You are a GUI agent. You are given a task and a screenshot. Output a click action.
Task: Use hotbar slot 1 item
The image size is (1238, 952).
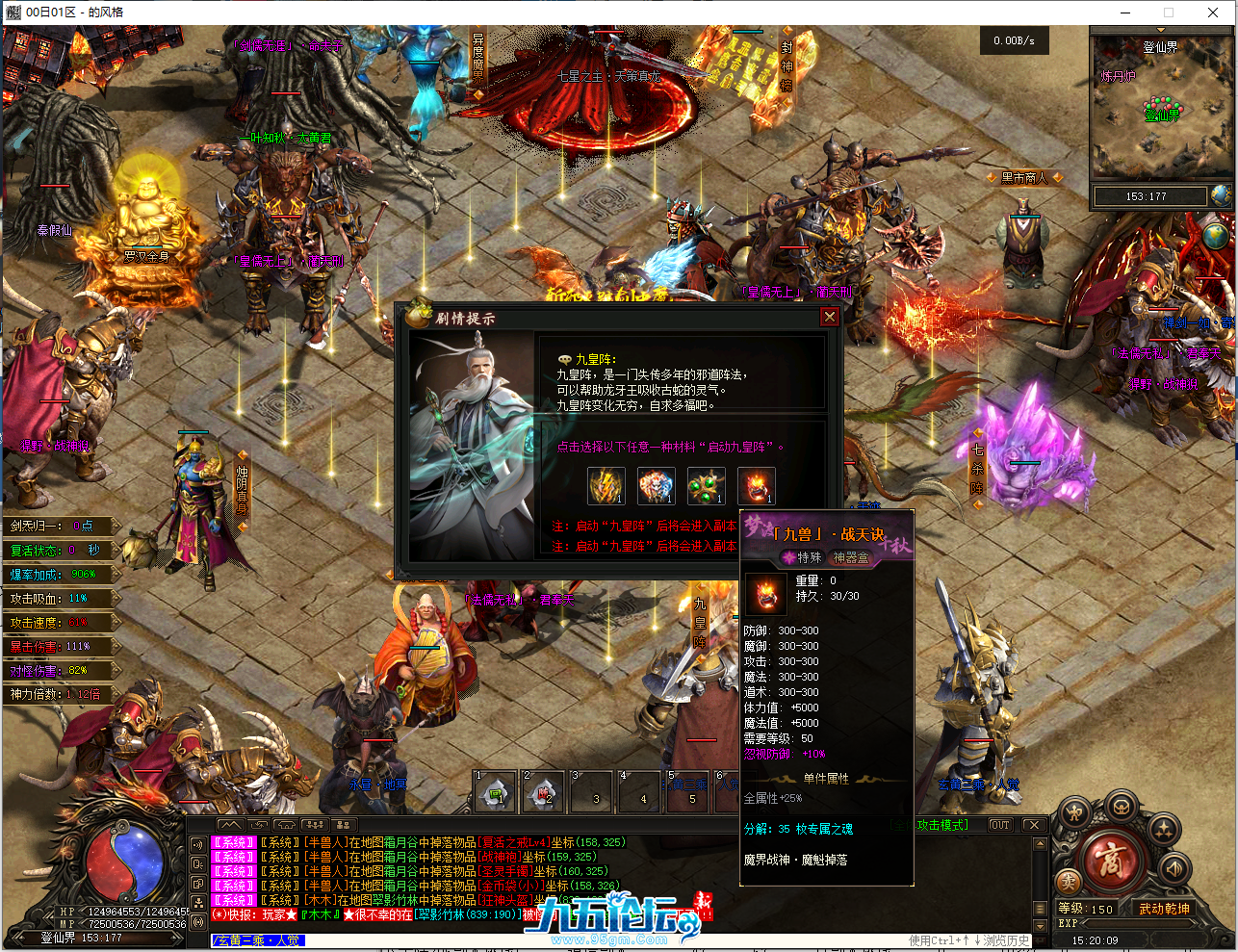click(496, 792)
